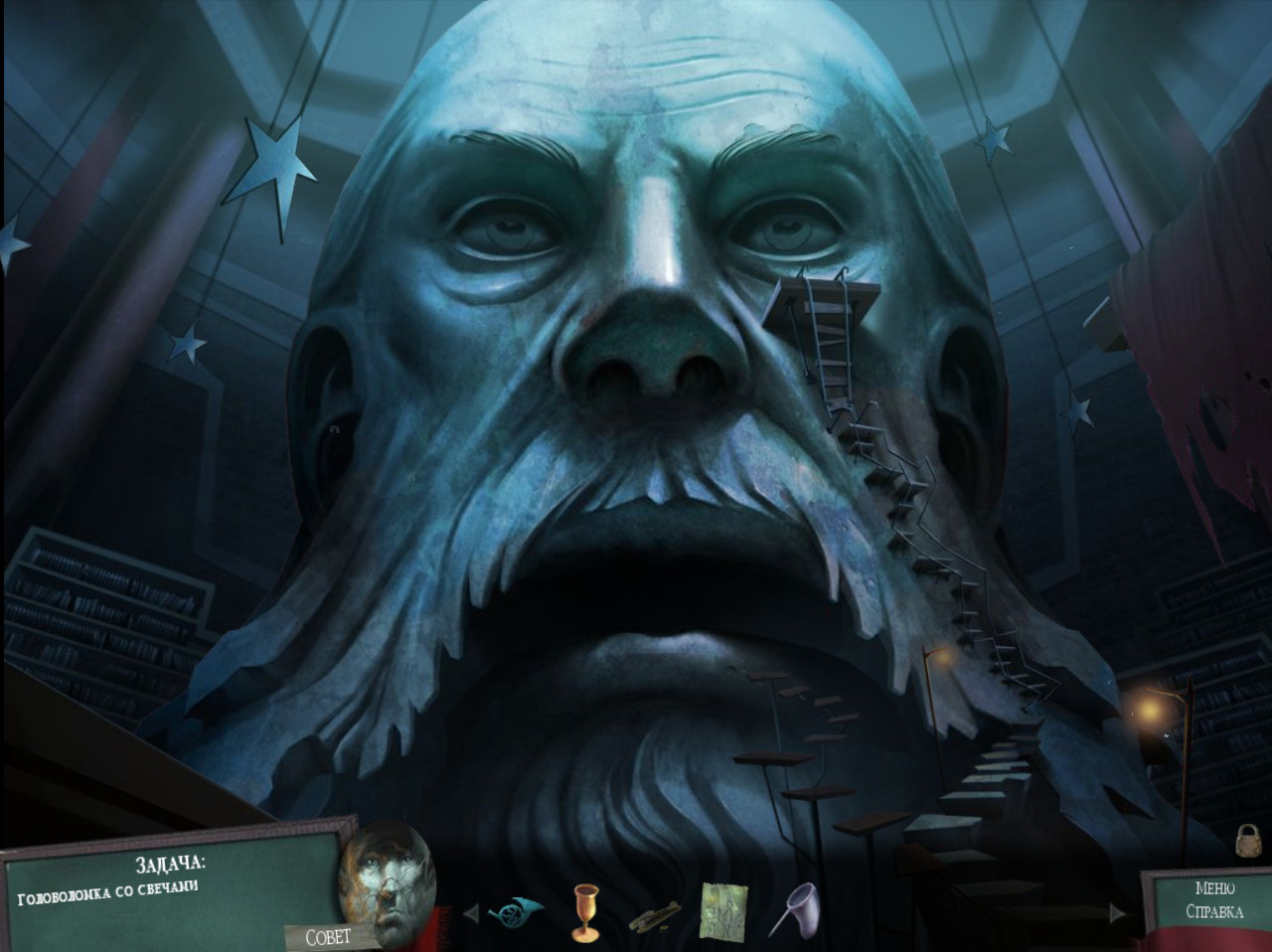The height and width of the screenshot is (952, 1272).
Task: Select the dark tool item beside the goblet
Action: click(654, 915)
